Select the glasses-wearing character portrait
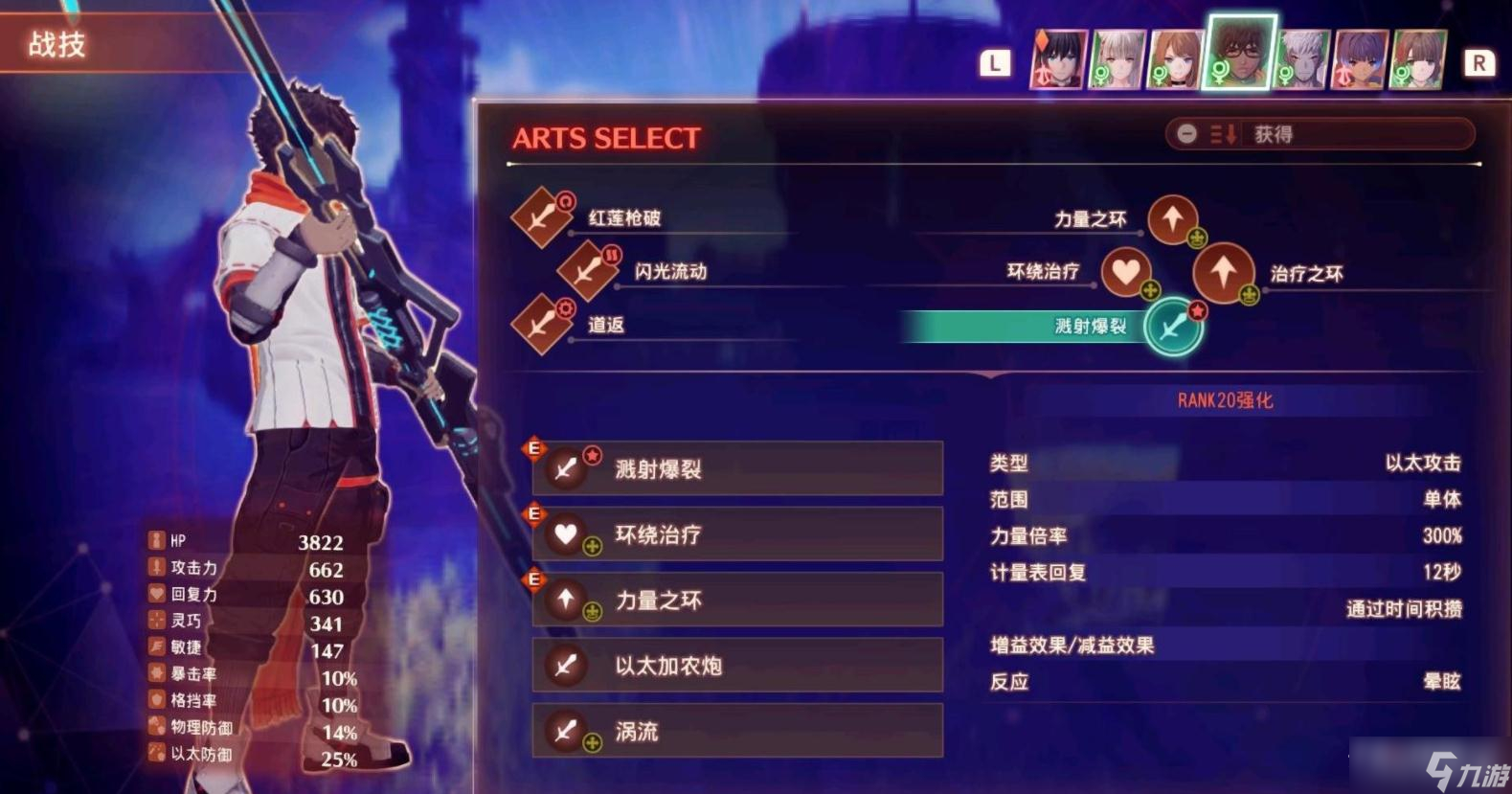Viewport: 1512px width, 794px height. pyautogui.click(x=1240, y=53)
